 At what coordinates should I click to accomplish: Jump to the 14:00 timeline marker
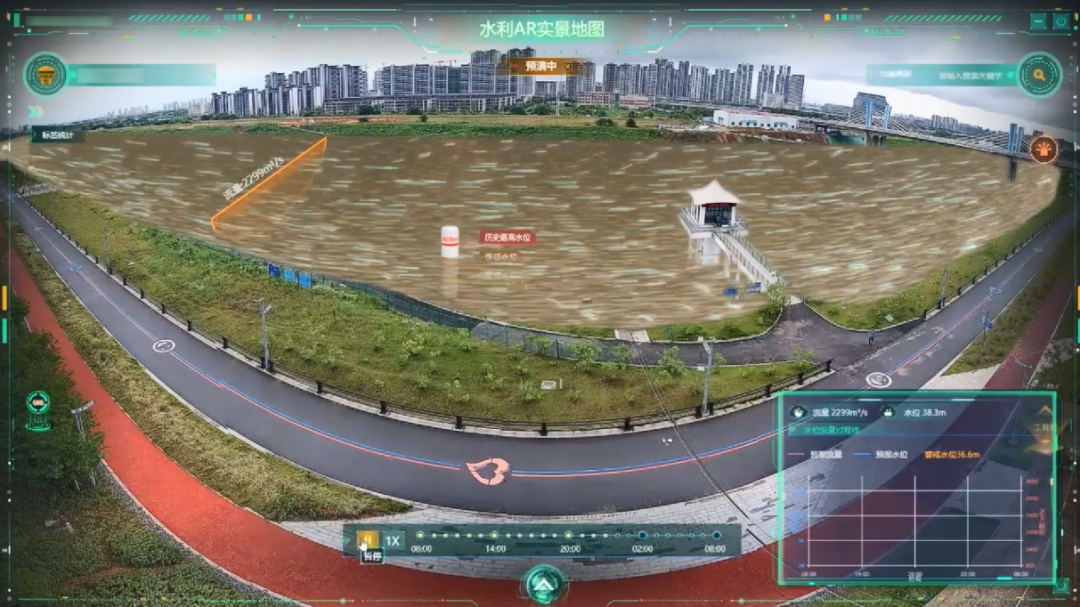495,536
